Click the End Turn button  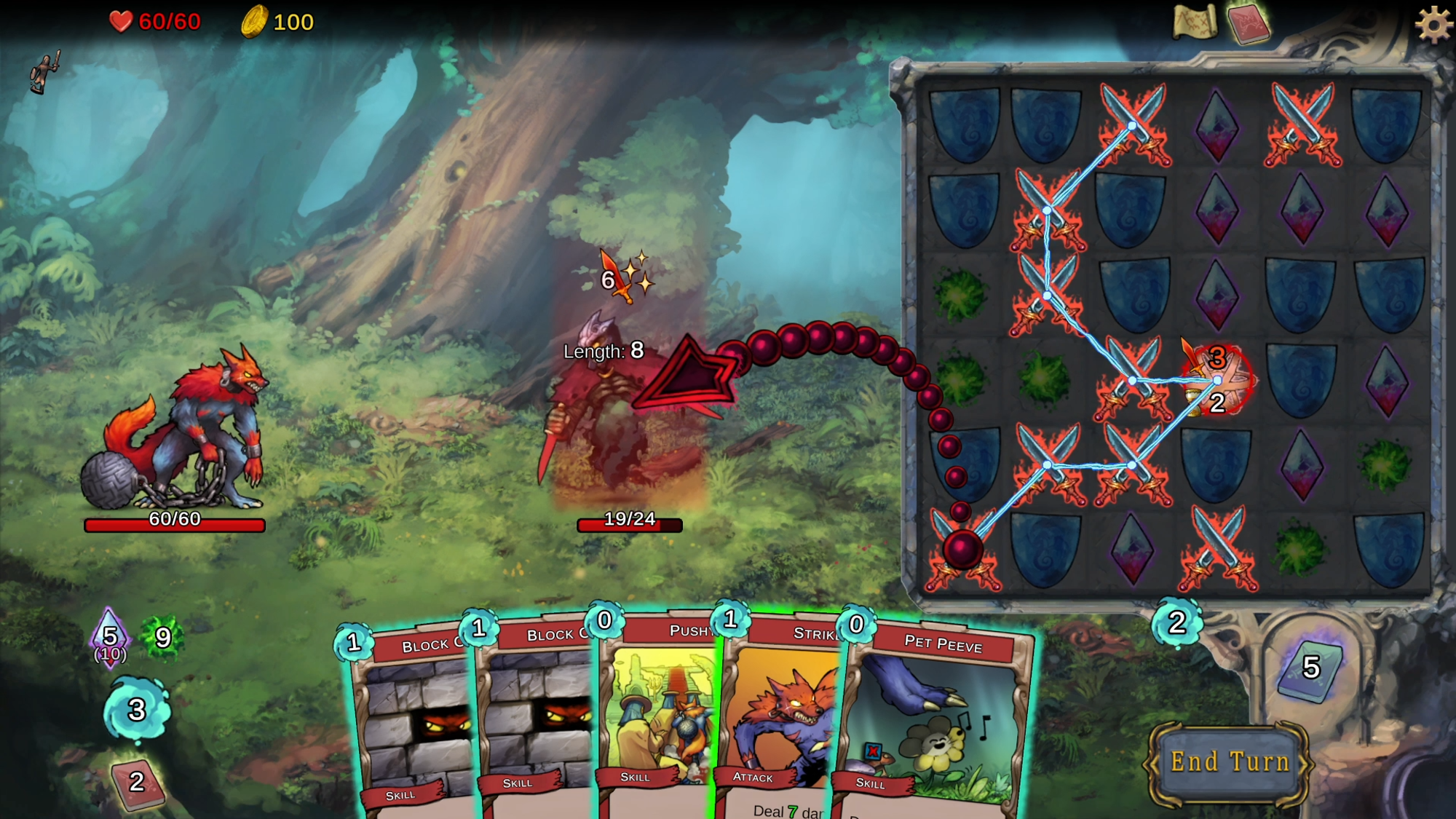coord(1230,763)
